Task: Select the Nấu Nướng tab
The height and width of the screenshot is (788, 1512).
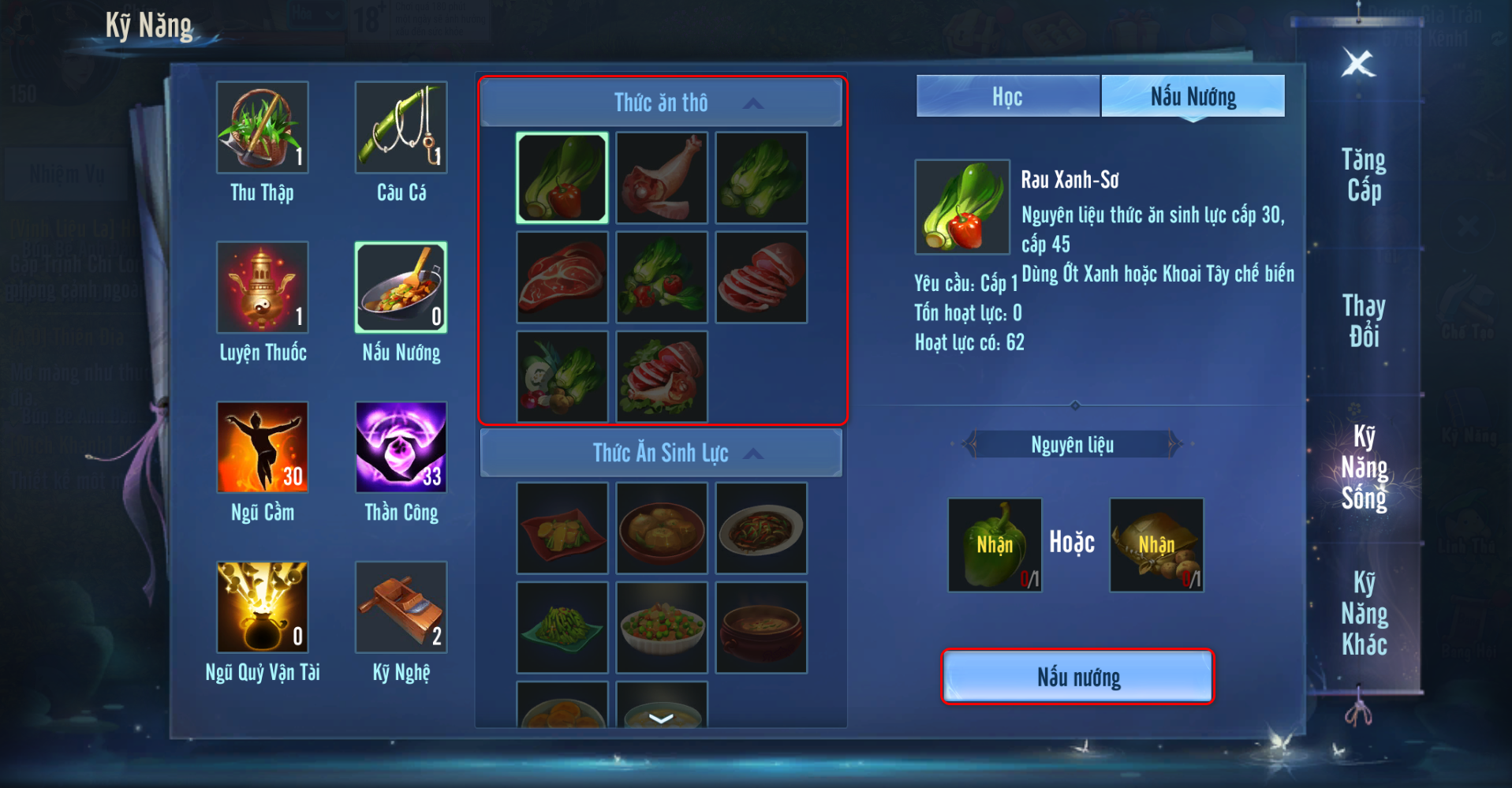Action: pos(1193,97)
